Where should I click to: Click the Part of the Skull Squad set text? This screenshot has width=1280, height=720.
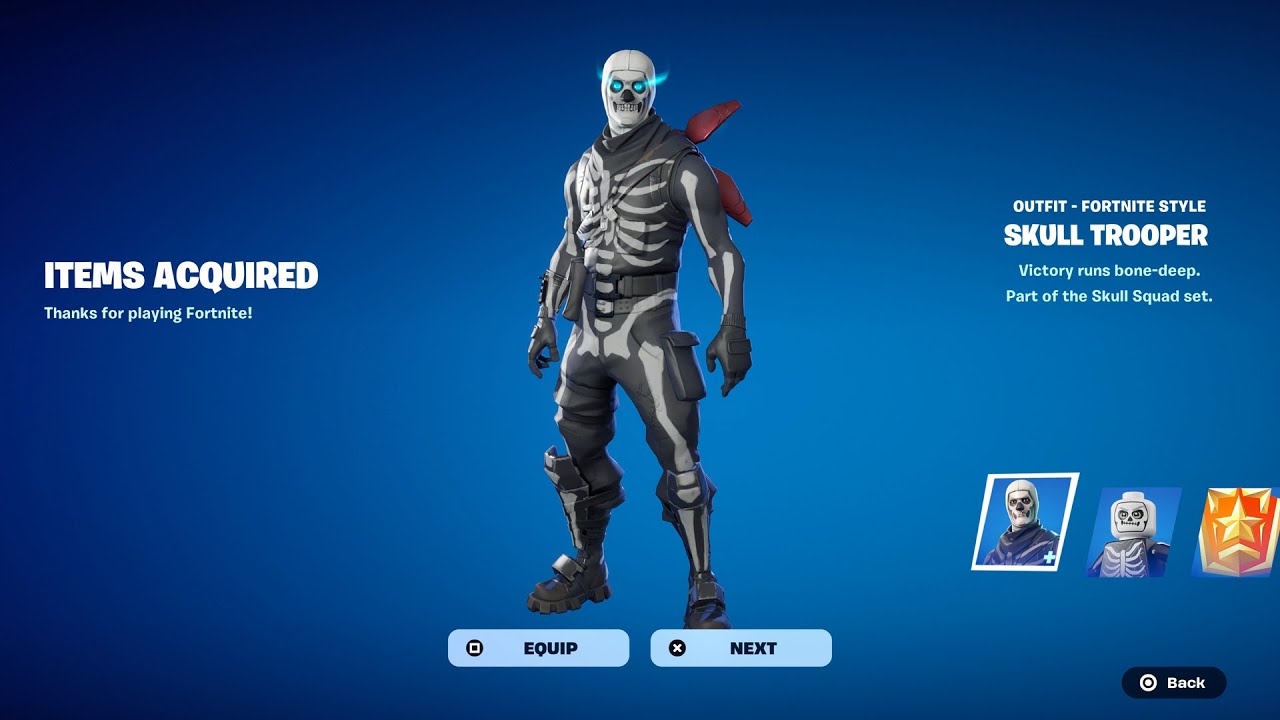click(1106, 295)
